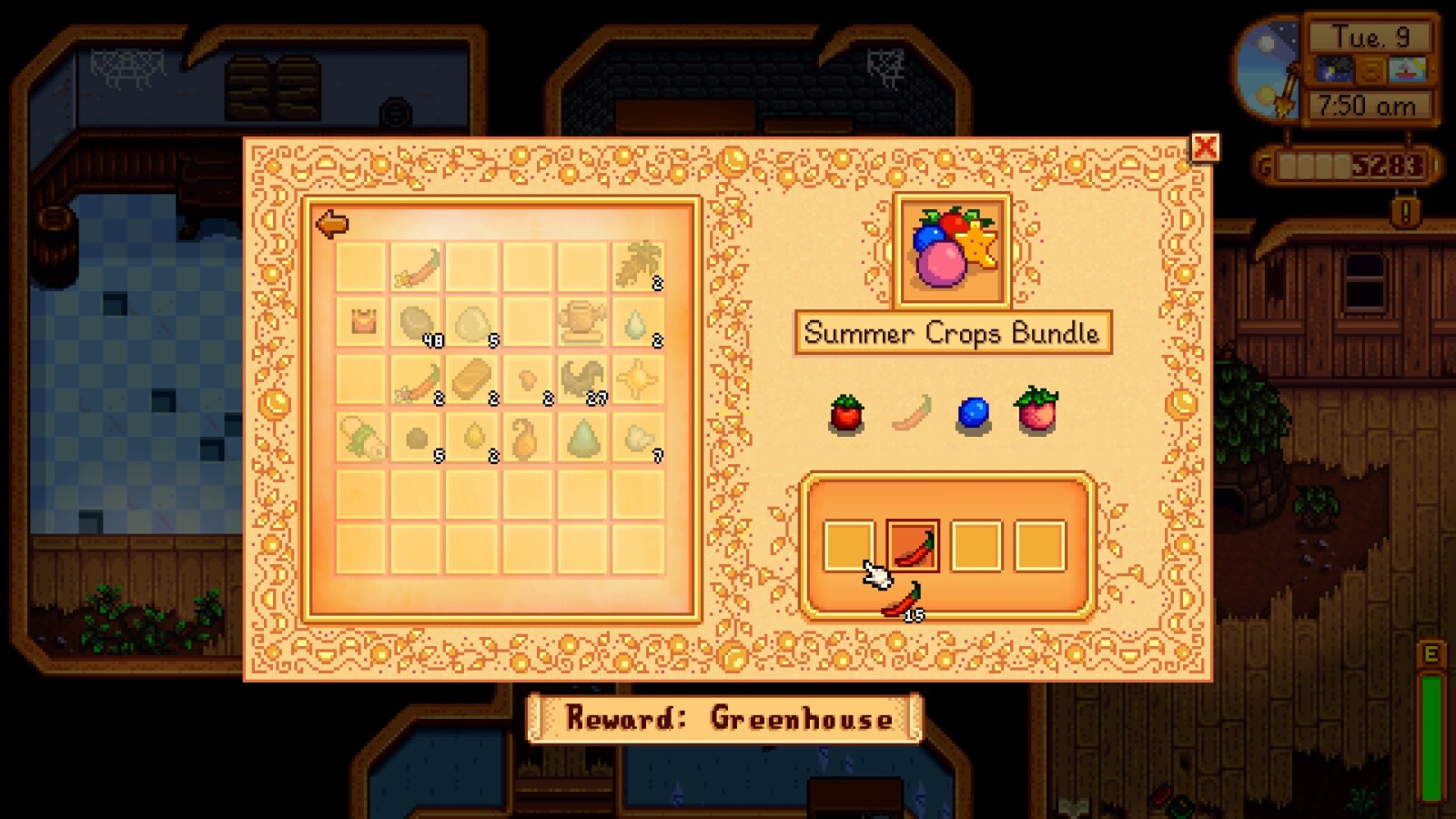Choose the wrapped green-banded roll item
The height and width of the screenshot is (819, 1456).
(x=362, y=437)
